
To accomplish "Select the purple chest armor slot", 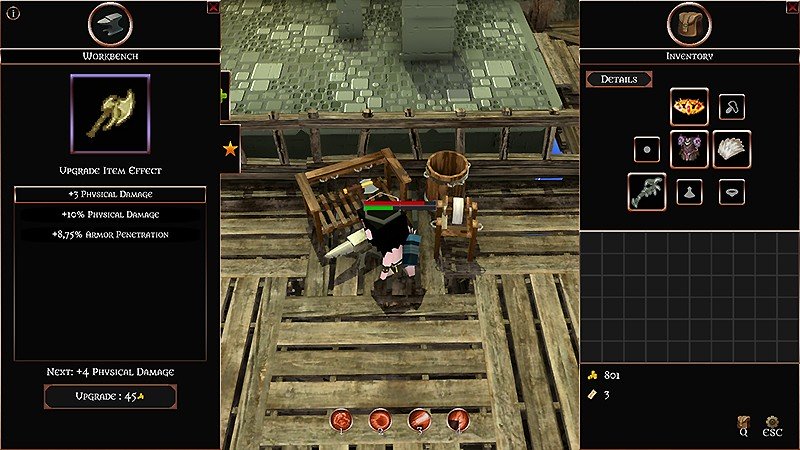I will click(689, 149).
